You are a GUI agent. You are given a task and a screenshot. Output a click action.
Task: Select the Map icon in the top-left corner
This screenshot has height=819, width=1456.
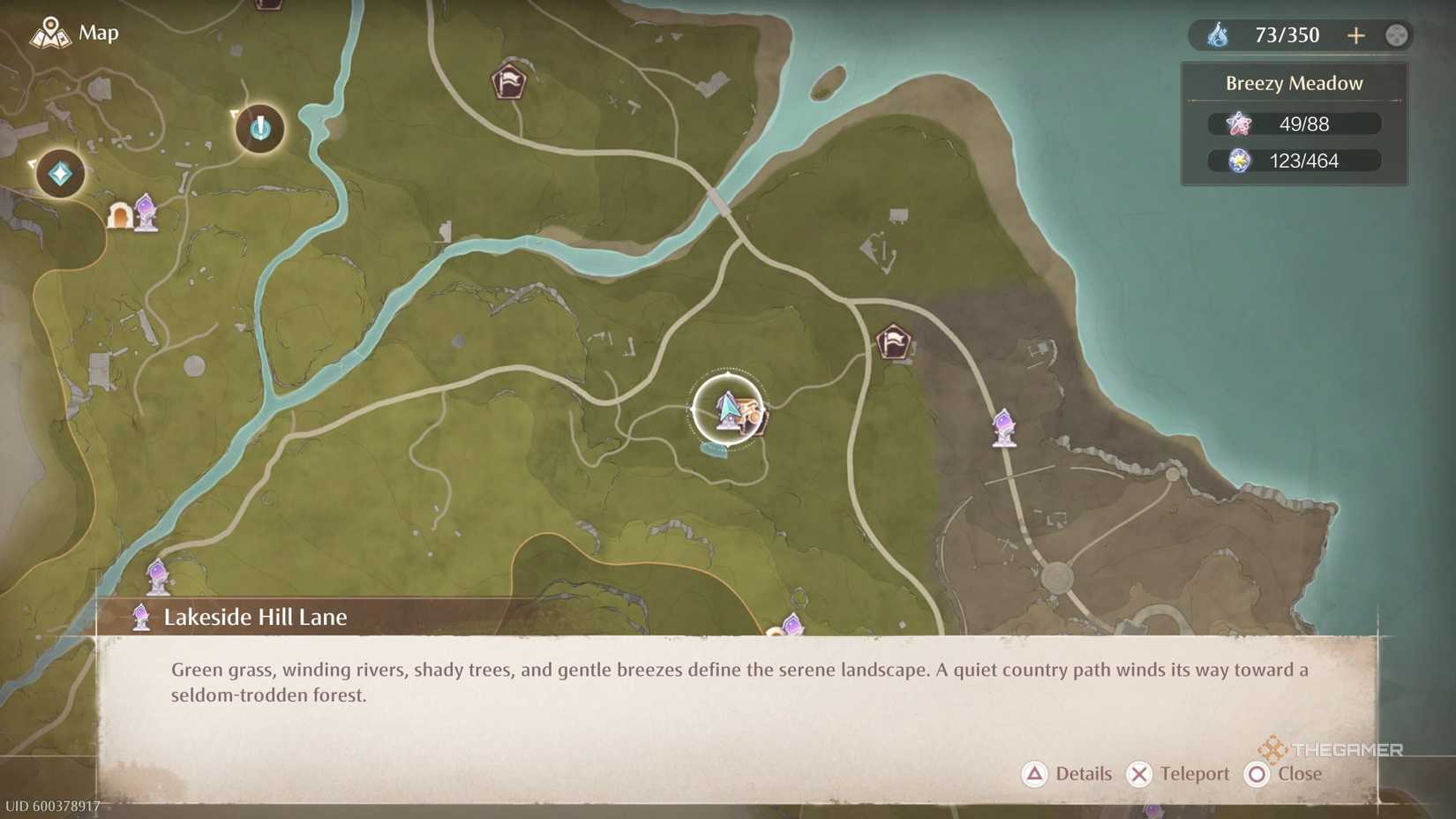[x=50, y=33]
